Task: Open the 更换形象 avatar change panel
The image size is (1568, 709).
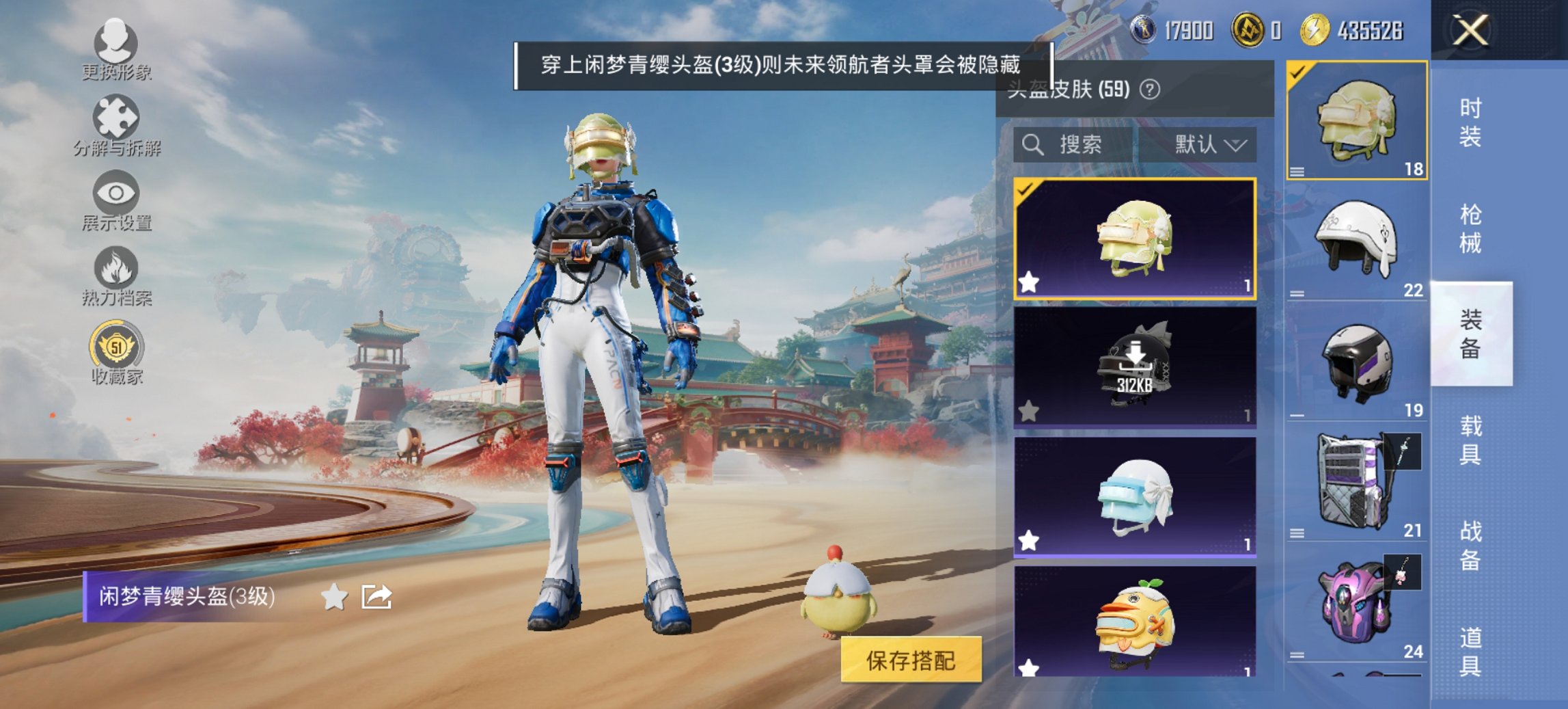Action: (116, 51)
